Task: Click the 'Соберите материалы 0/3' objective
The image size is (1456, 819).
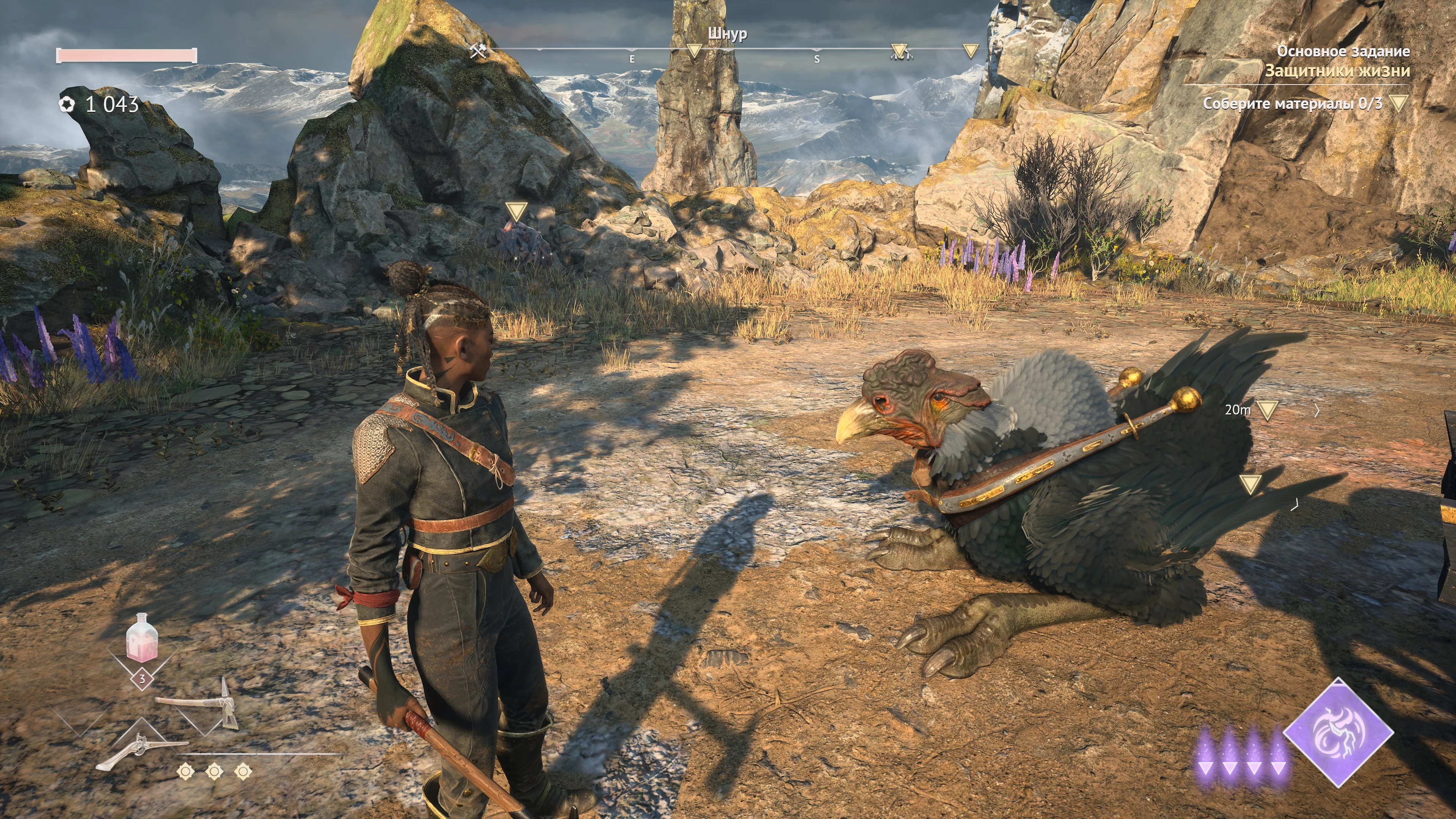Action: tap(1292, 104)
